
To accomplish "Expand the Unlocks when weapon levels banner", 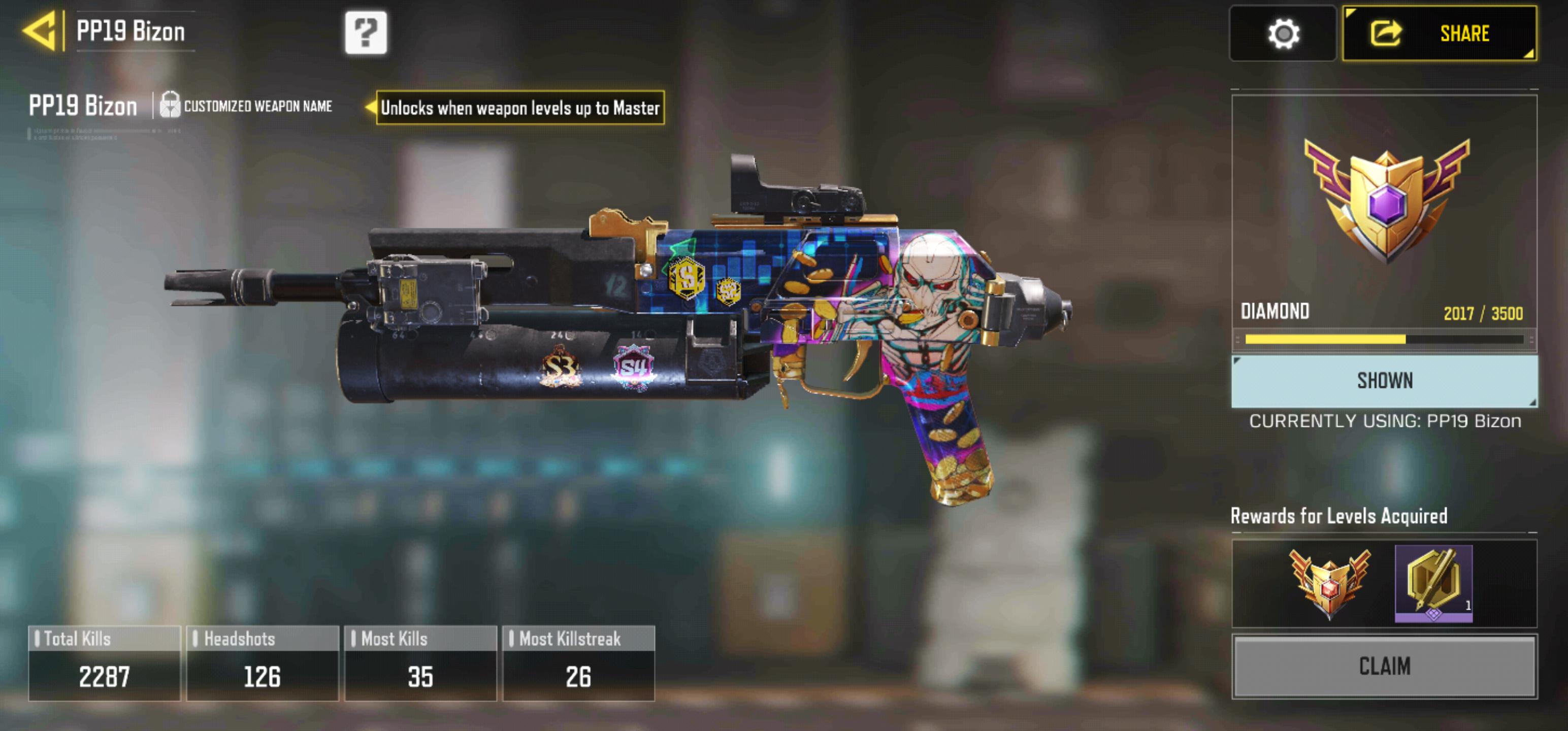I will [x=519, y=107].
